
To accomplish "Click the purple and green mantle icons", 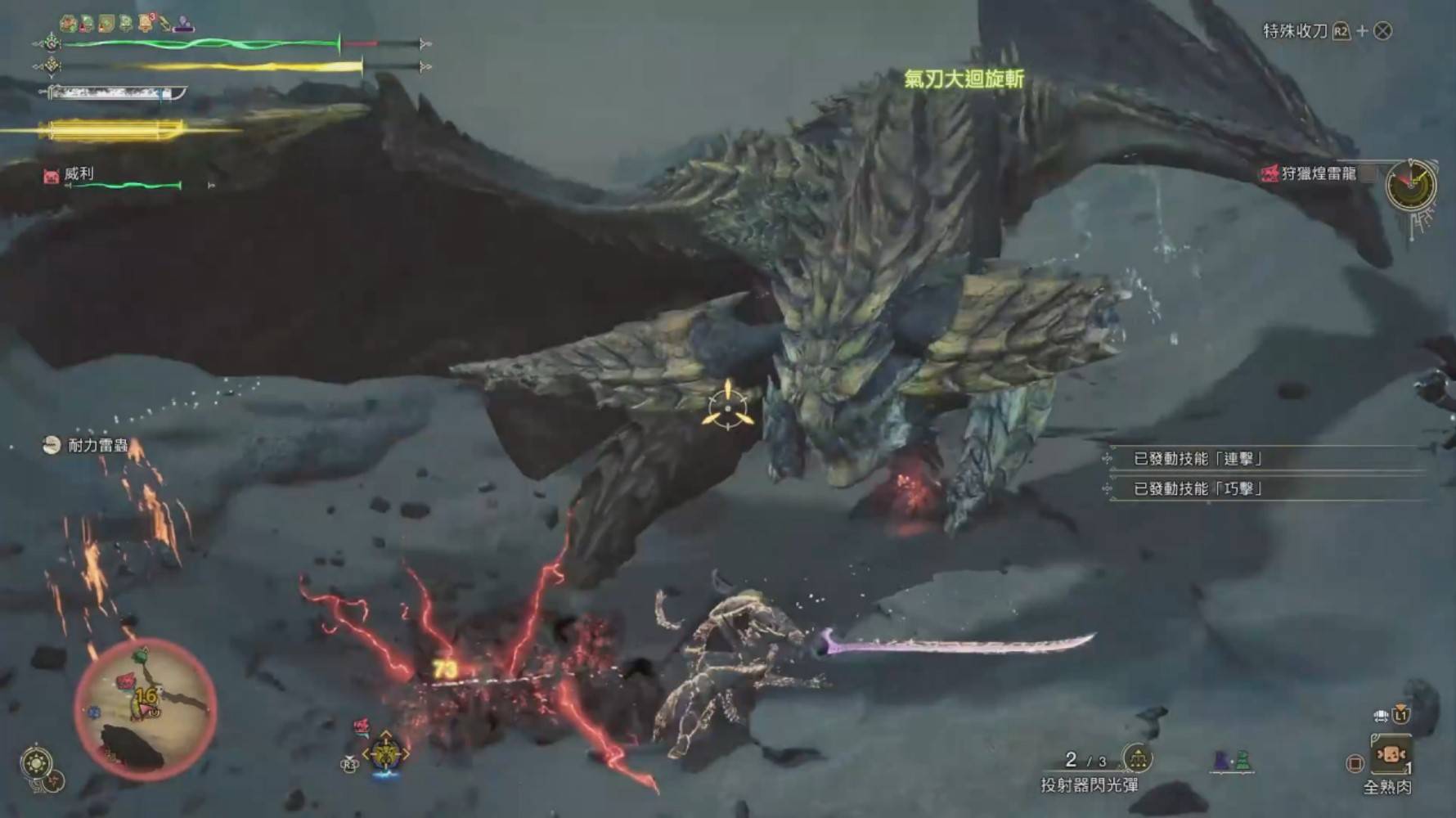I will [x=1232, y=762].
